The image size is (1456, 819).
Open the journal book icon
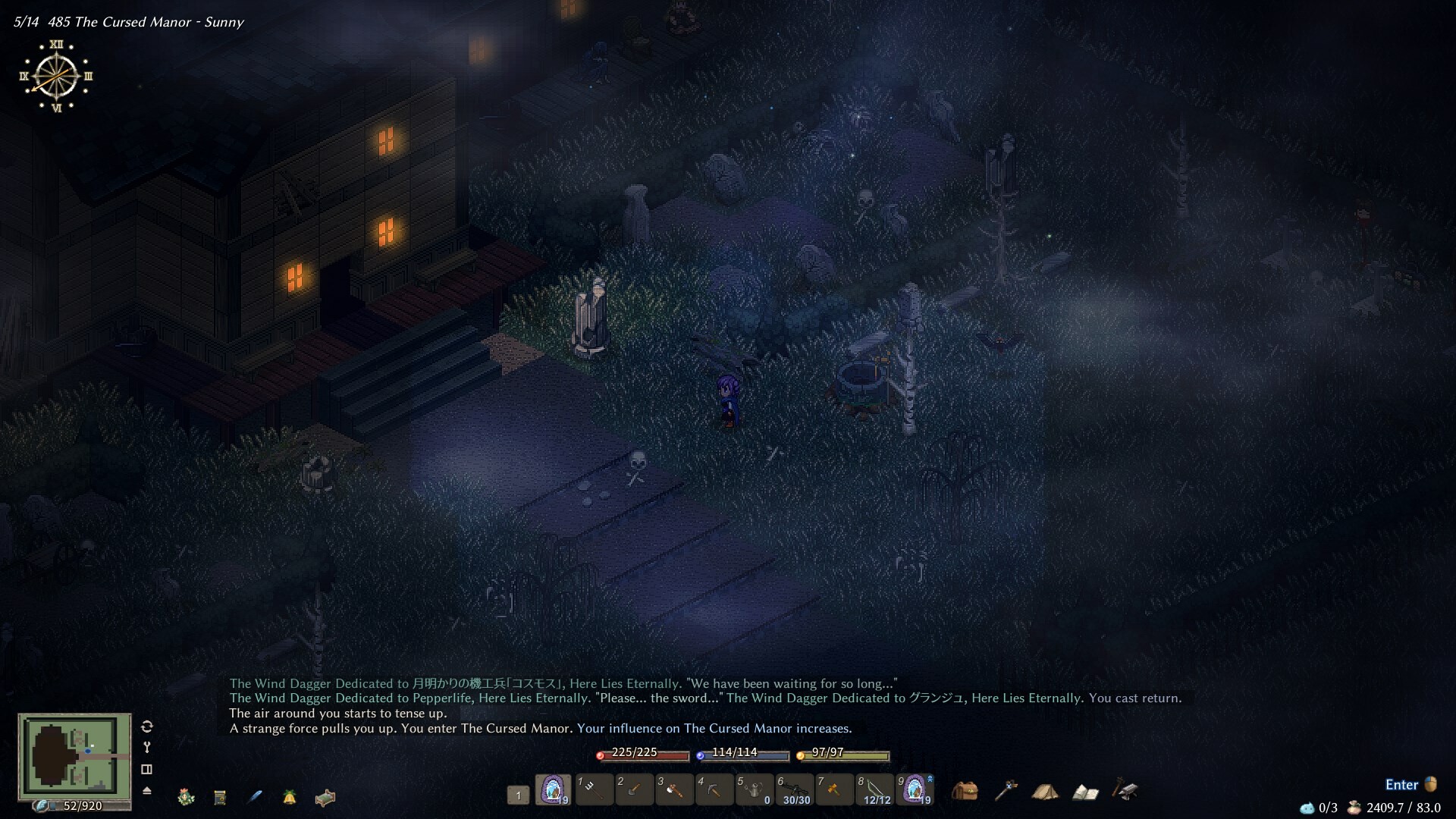tap(1085, 792)
